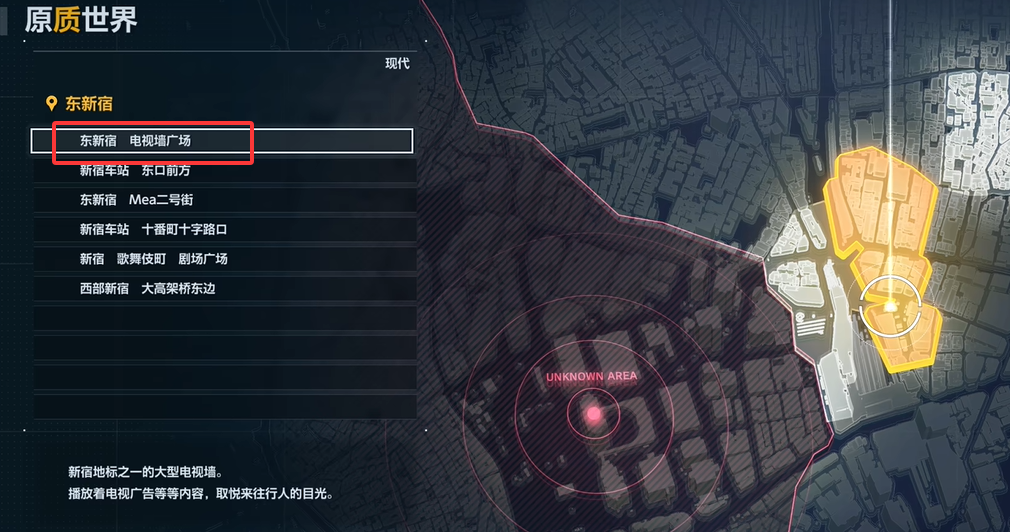The height and width of the screenshot is (532, 1010).
Task: Pick 新宿车站 十番町十字路口 from list
Action: 224,230
